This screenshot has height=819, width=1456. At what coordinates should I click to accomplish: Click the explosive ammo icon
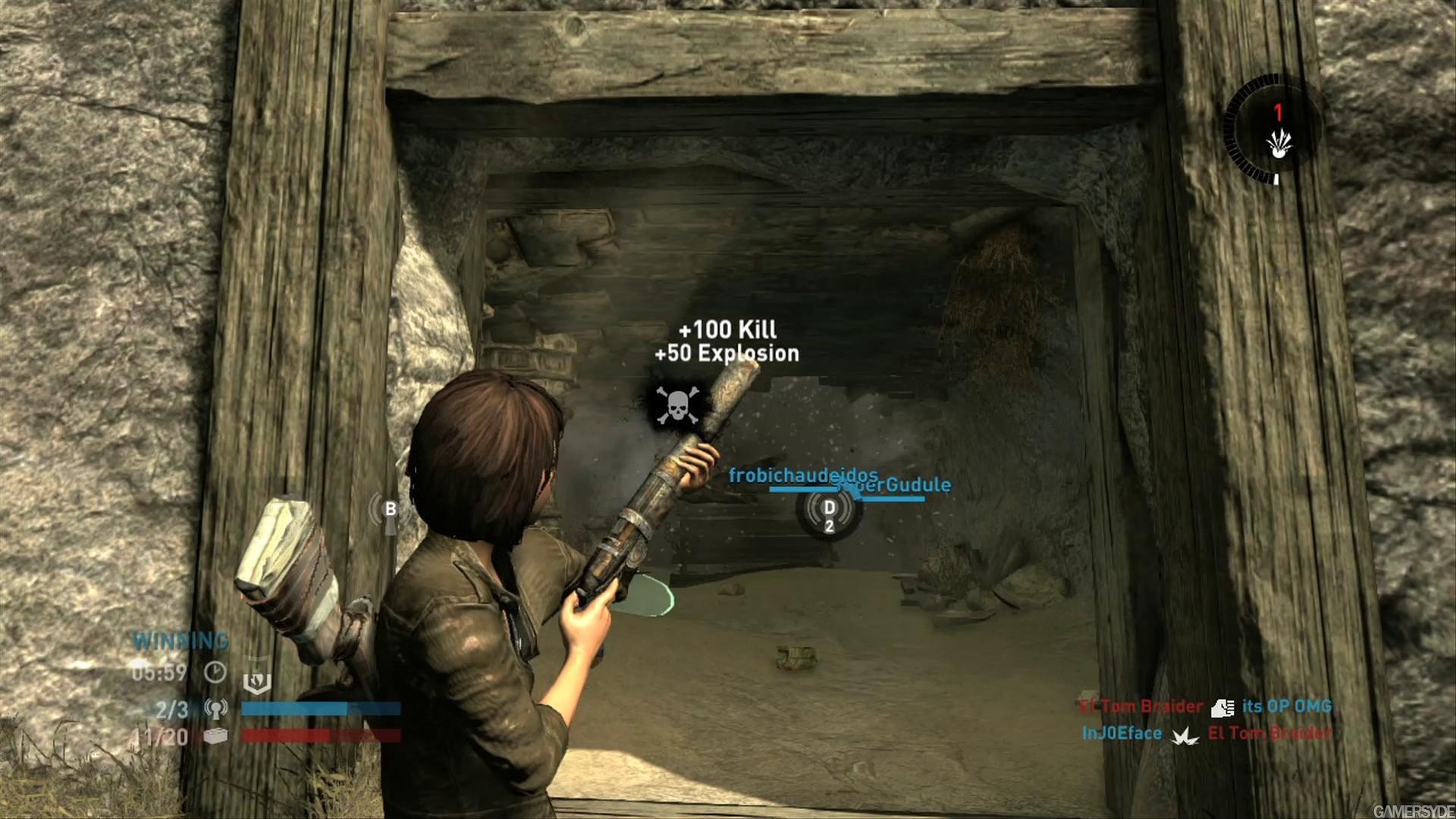1279,143
